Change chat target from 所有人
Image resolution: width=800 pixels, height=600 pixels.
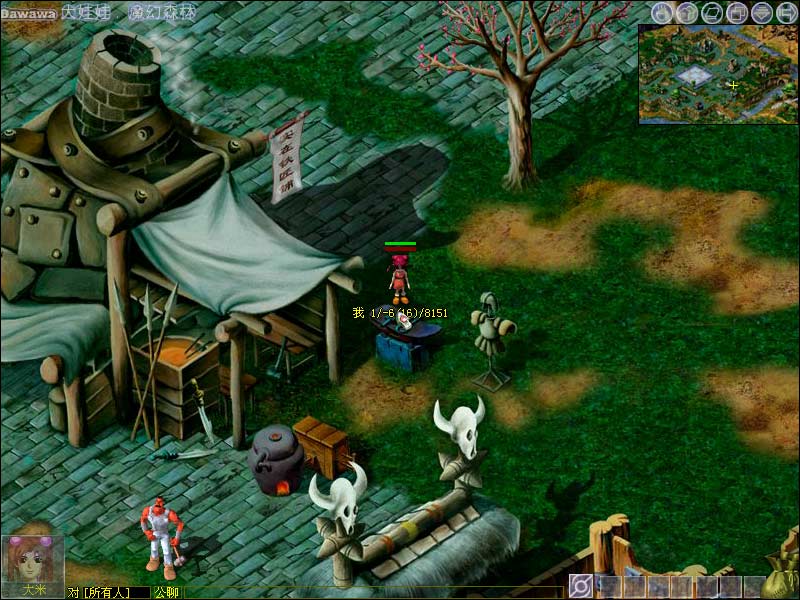click(x=105, y=592)
